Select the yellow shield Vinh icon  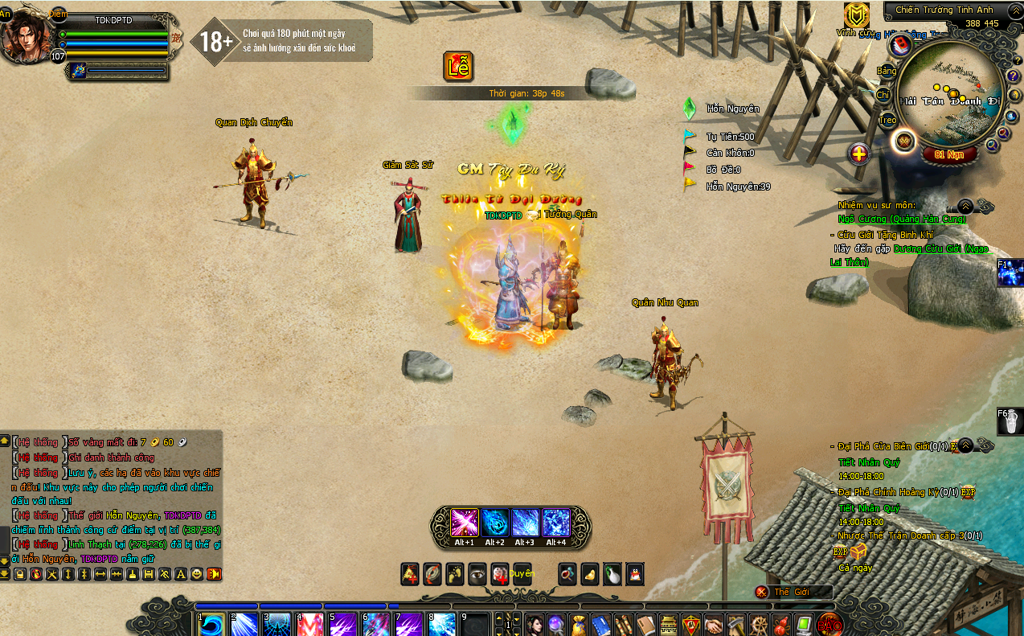pyautogui.click(x=856, y=16)
